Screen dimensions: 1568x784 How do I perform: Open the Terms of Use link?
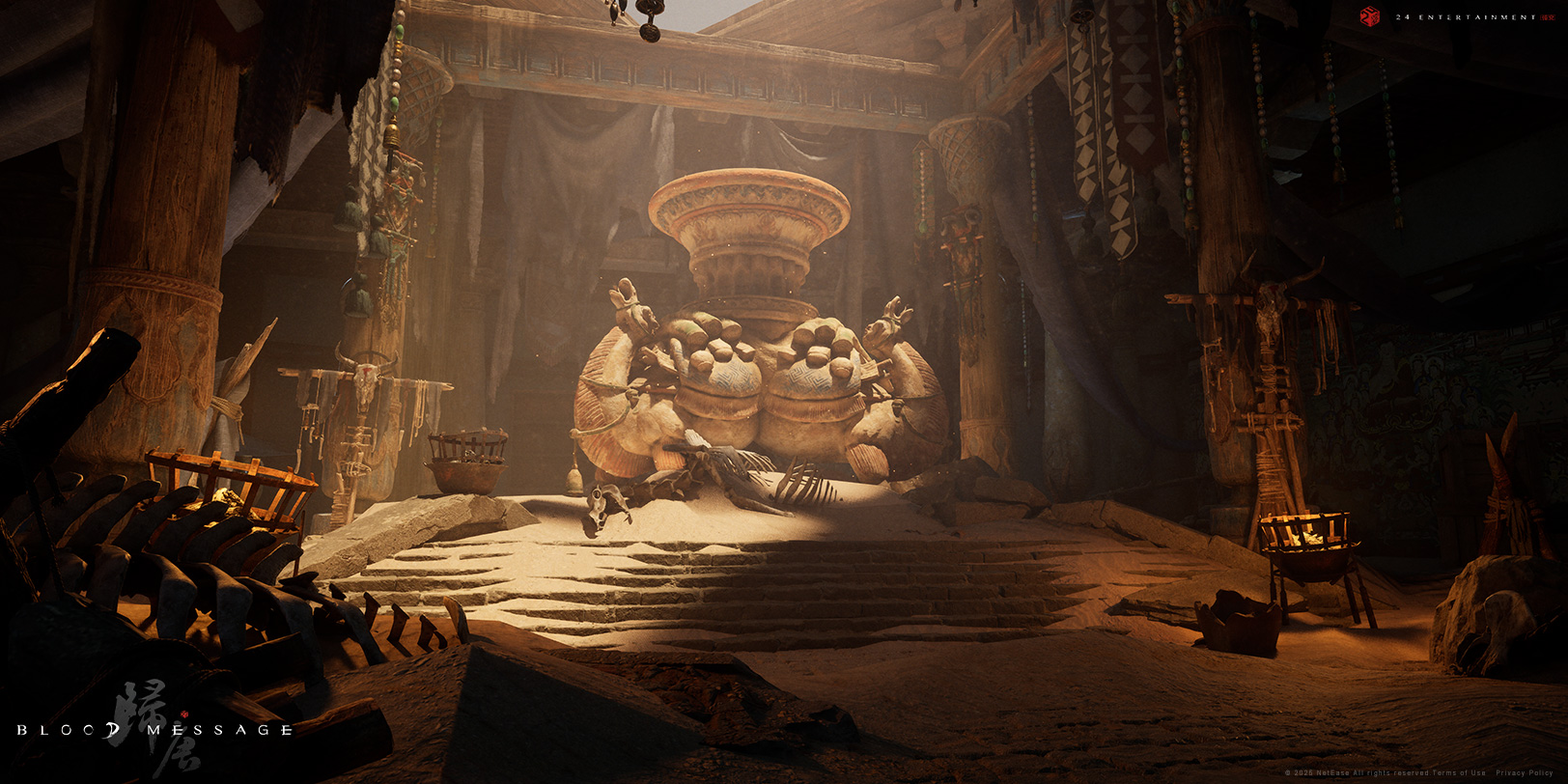click(x=1459, y=773)
